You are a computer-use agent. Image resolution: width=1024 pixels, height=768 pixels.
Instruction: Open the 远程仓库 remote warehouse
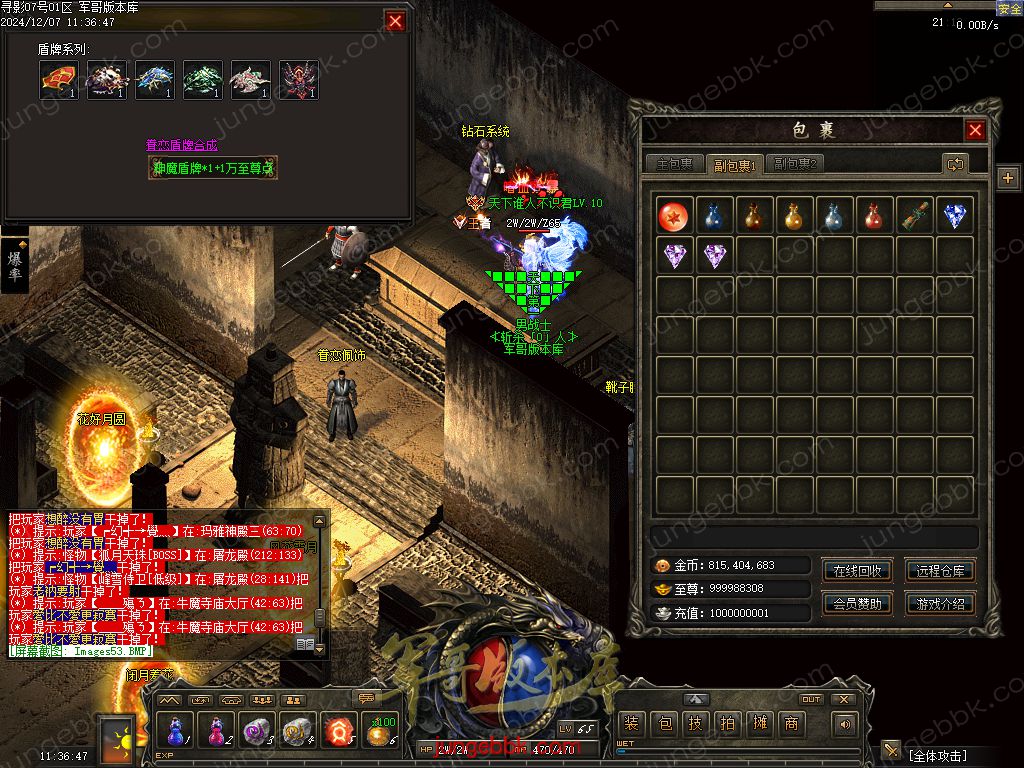point(940,571)
